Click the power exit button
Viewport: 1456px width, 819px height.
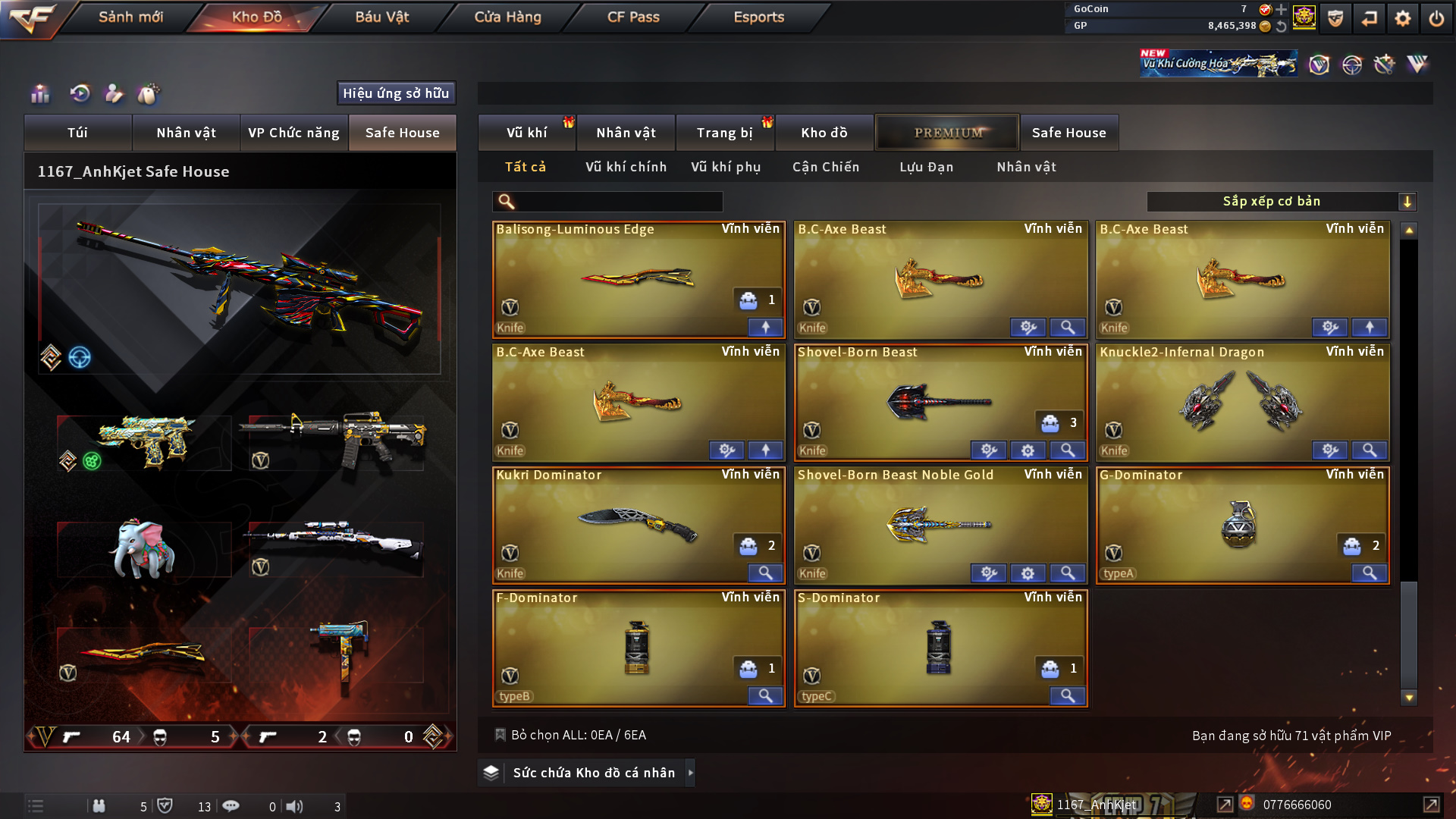click(1436, 18)
